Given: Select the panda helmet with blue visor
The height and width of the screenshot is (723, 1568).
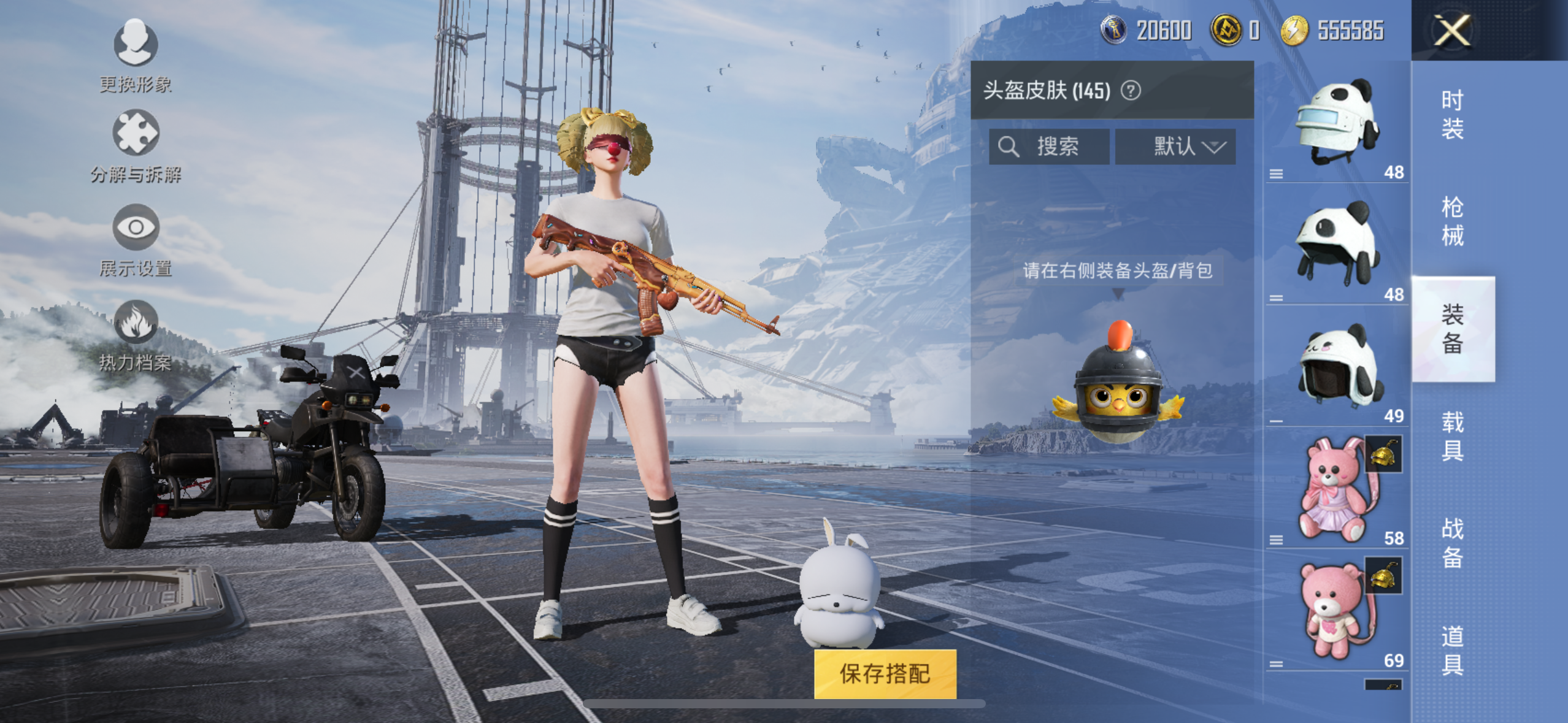Looking at the screenshot, I should click(1335, 123).
